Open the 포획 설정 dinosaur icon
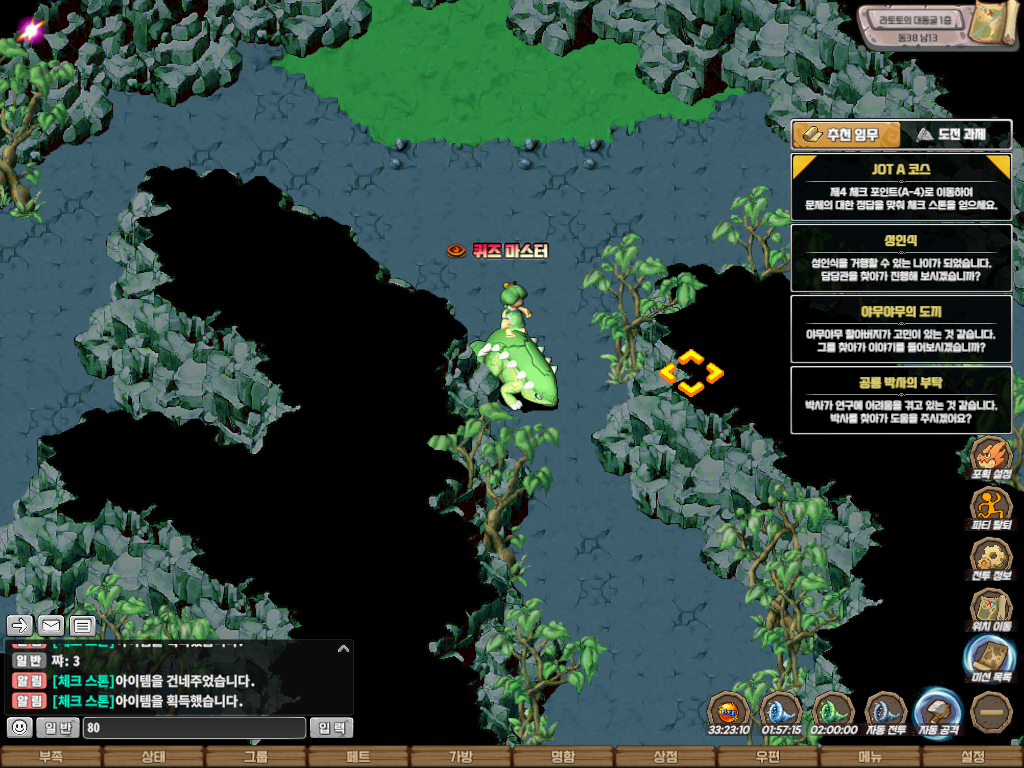Image resolution: width=1024 pixels, height=768 pixels. pyautogui.click(x=991, y=455)
